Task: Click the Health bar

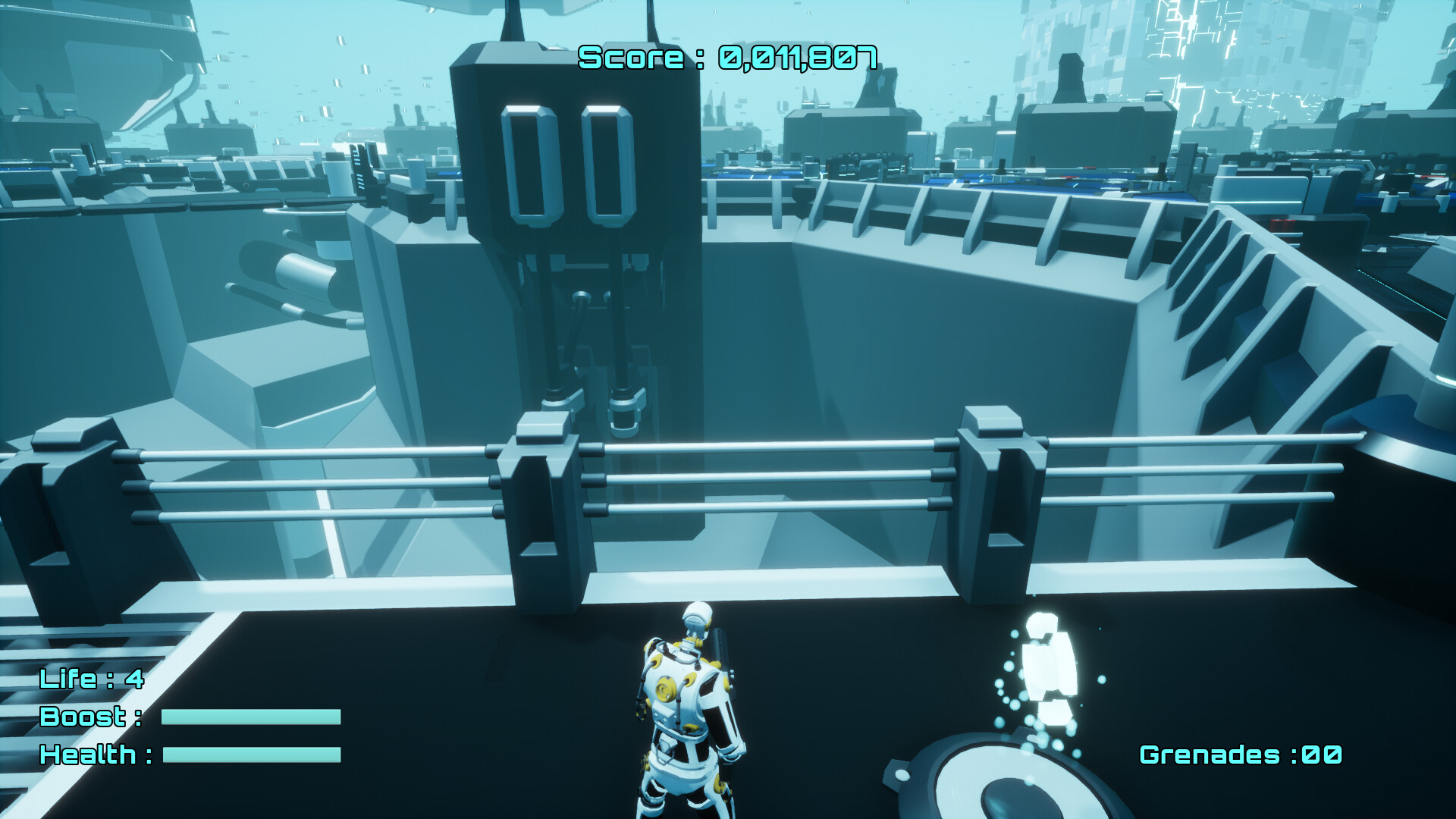Action: point(250,756)
